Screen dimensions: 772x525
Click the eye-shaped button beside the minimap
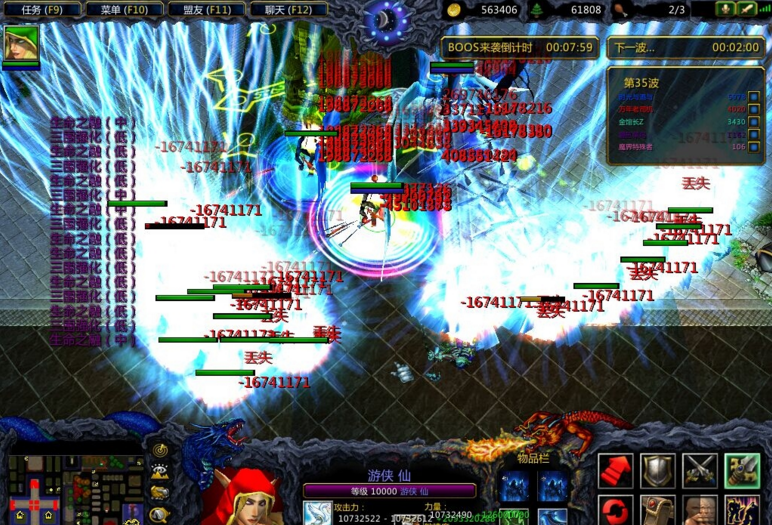[x=160, y=471]
